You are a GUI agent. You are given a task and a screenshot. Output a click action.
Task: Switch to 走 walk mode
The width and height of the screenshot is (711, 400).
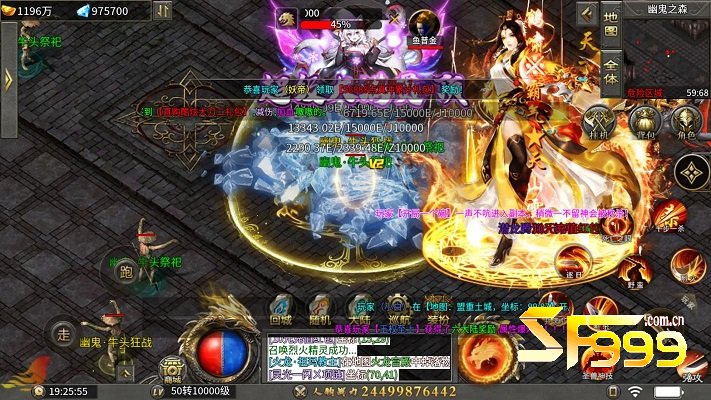tap(63, 332)
